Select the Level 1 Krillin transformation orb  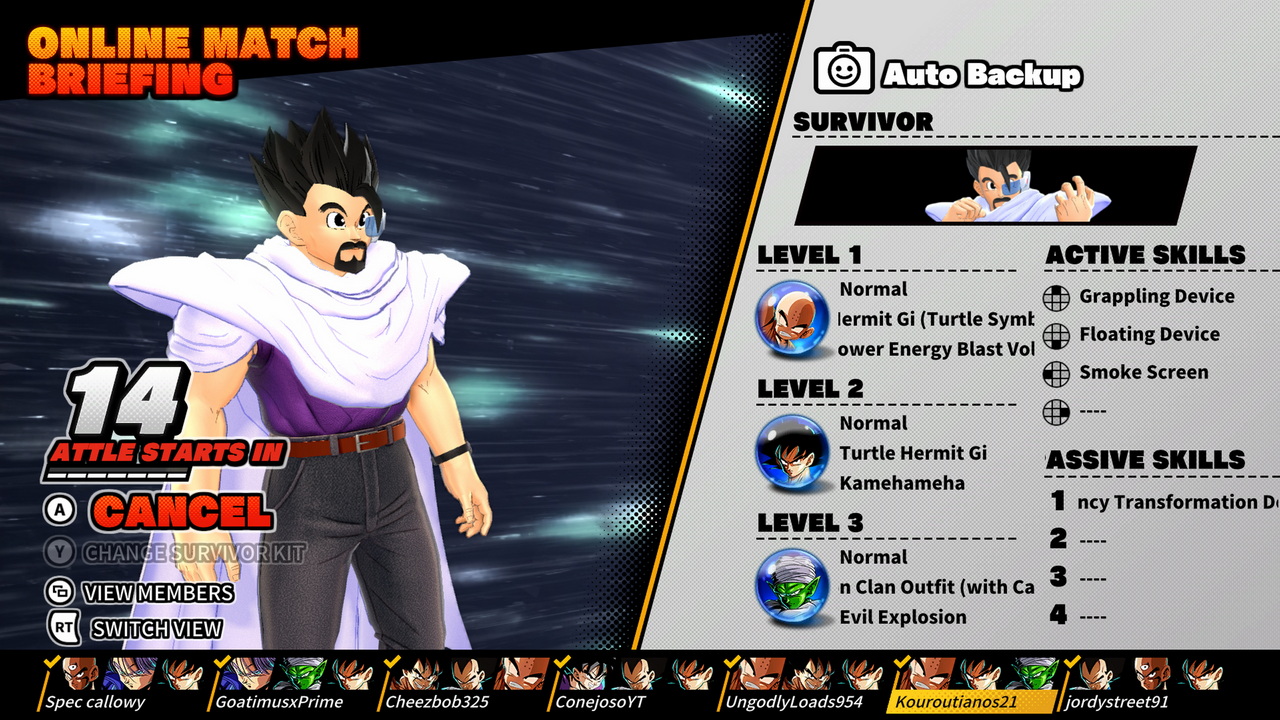click(792, 318)
